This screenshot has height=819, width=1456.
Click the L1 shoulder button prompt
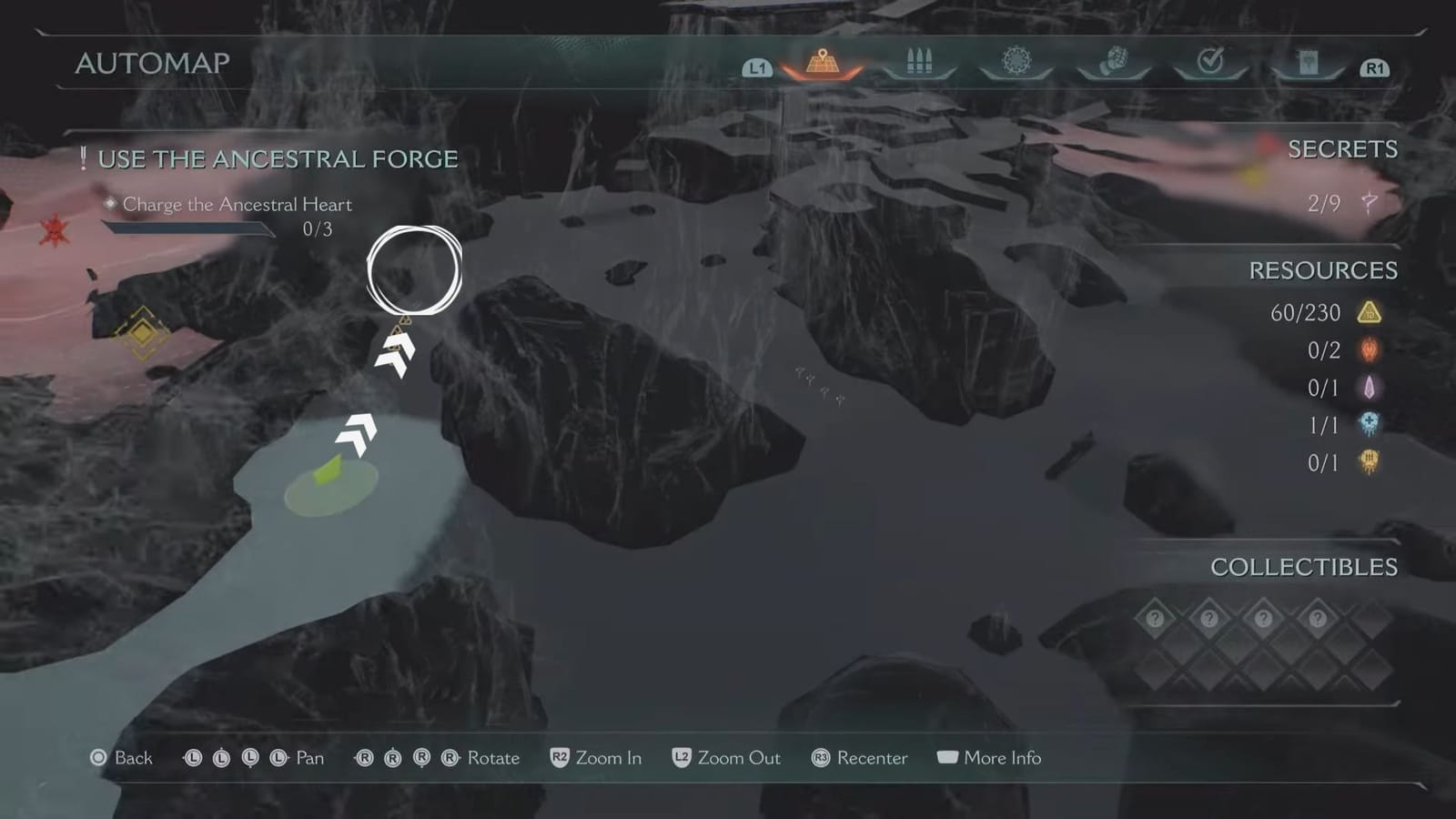[757, 67]
